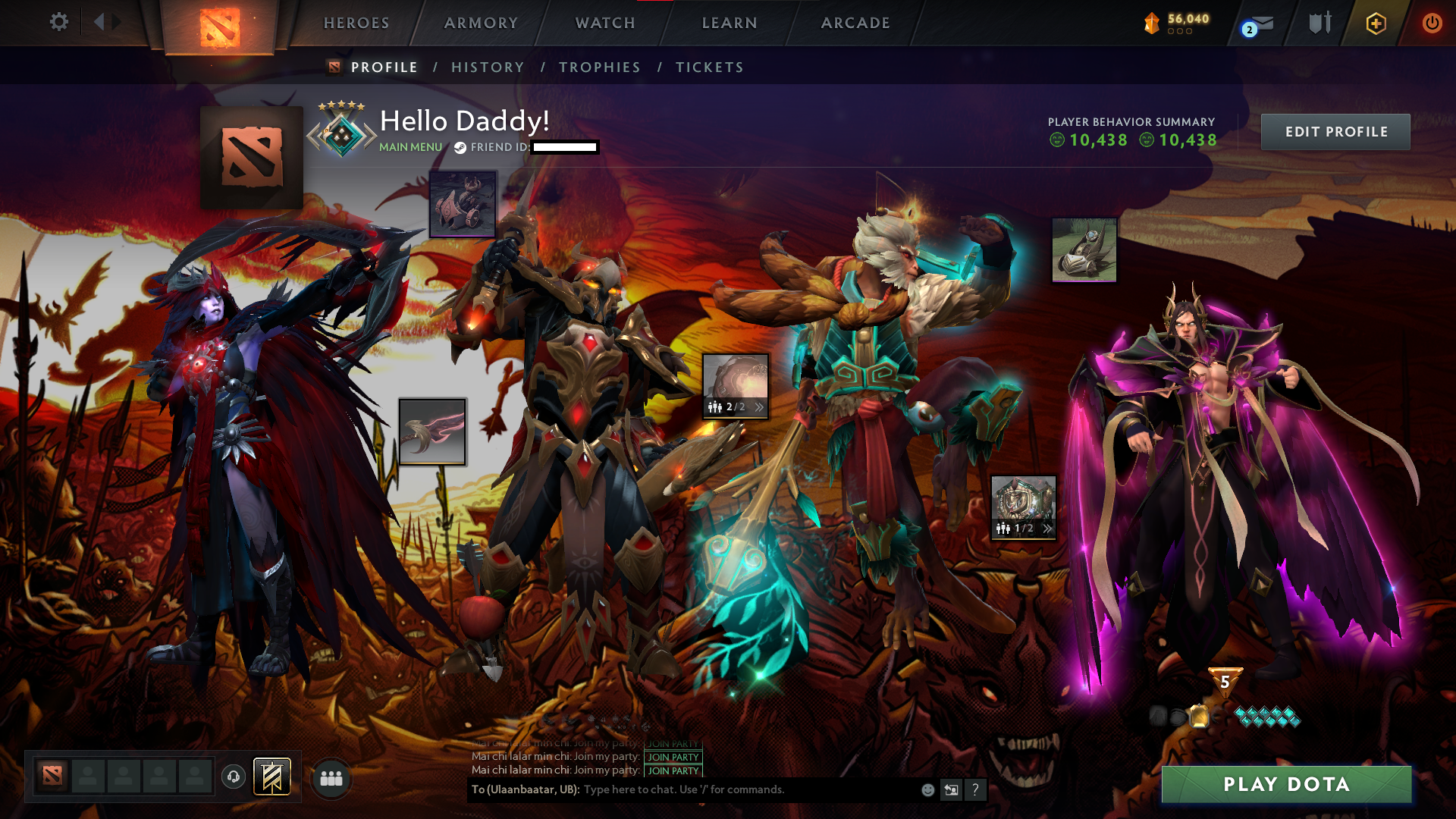Open the WATCH menu
Screen dimensions: 1456x819
tap(603, 23)
